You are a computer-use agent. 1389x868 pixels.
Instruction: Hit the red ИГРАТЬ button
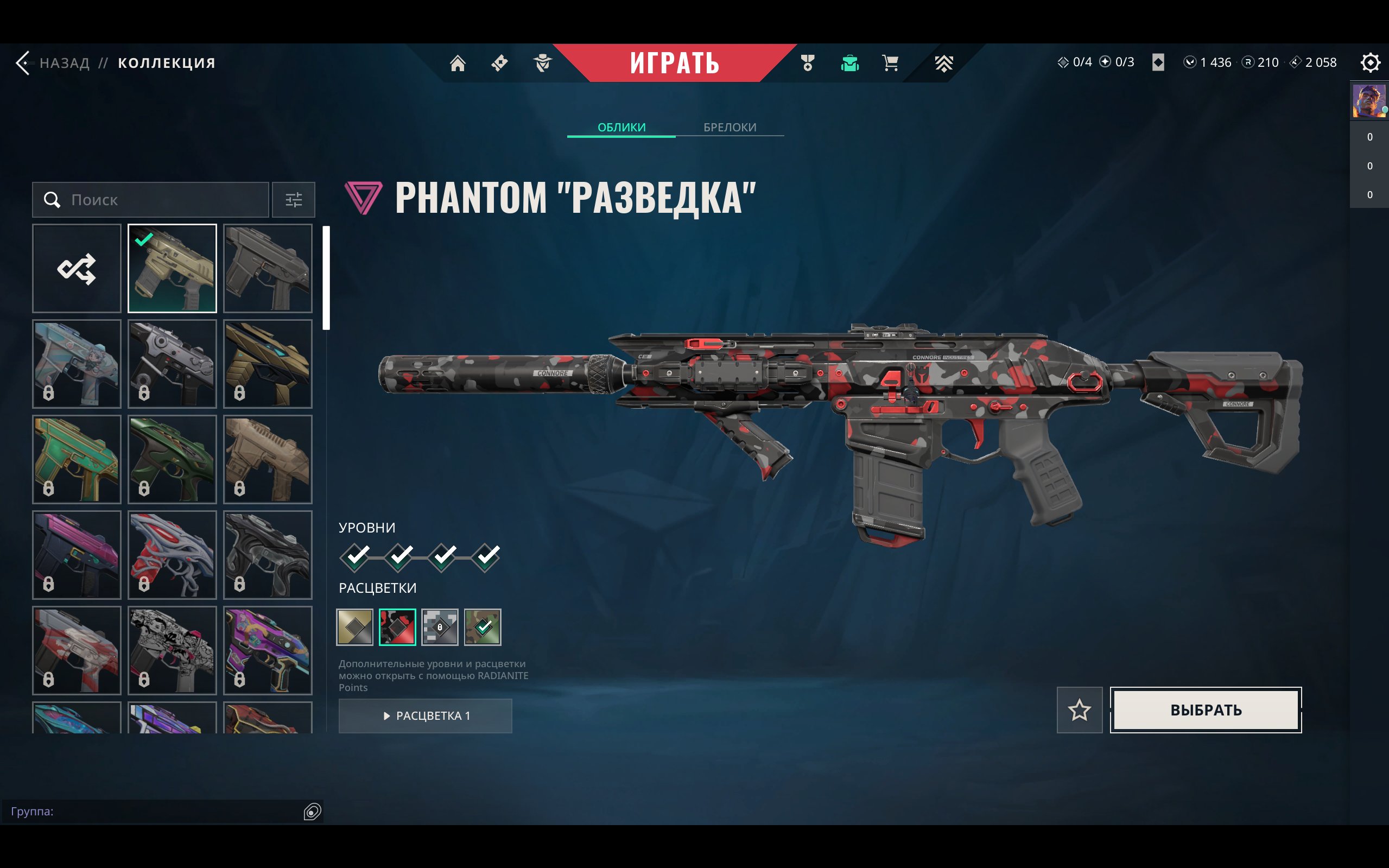click(674, 62)
